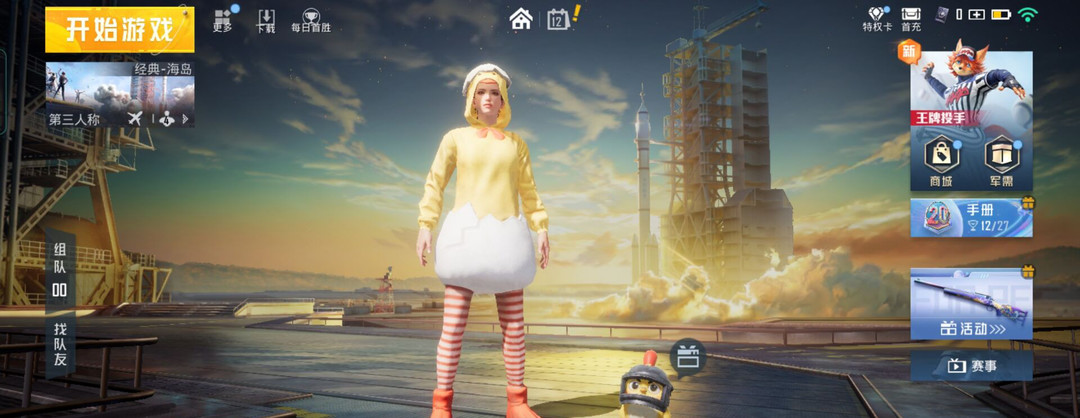The image size is (1080, 418).
Task: Open the 首充 first recharge offer
Action: click(911, 19)
